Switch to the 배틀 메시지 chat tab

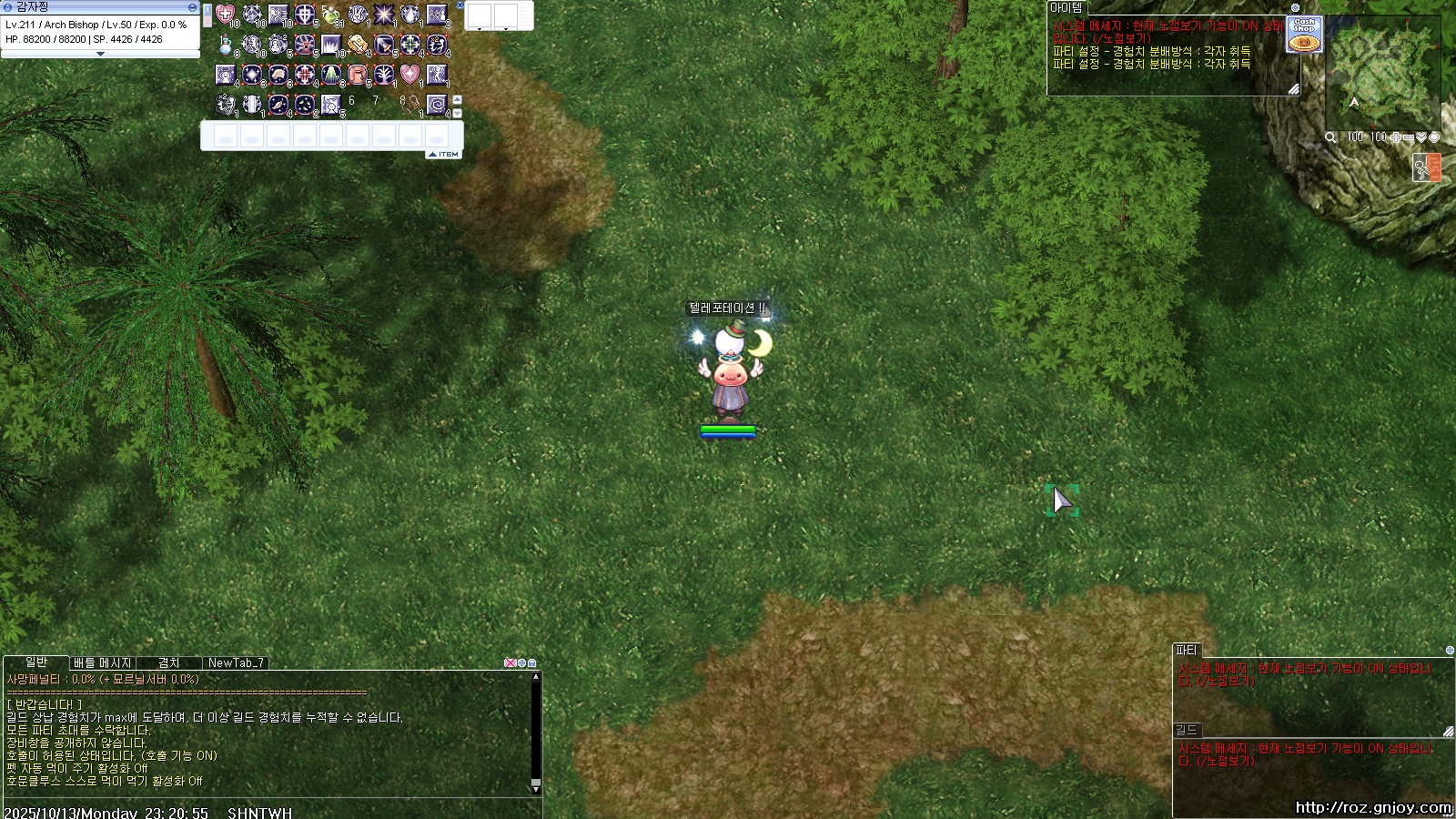[103, 663]
